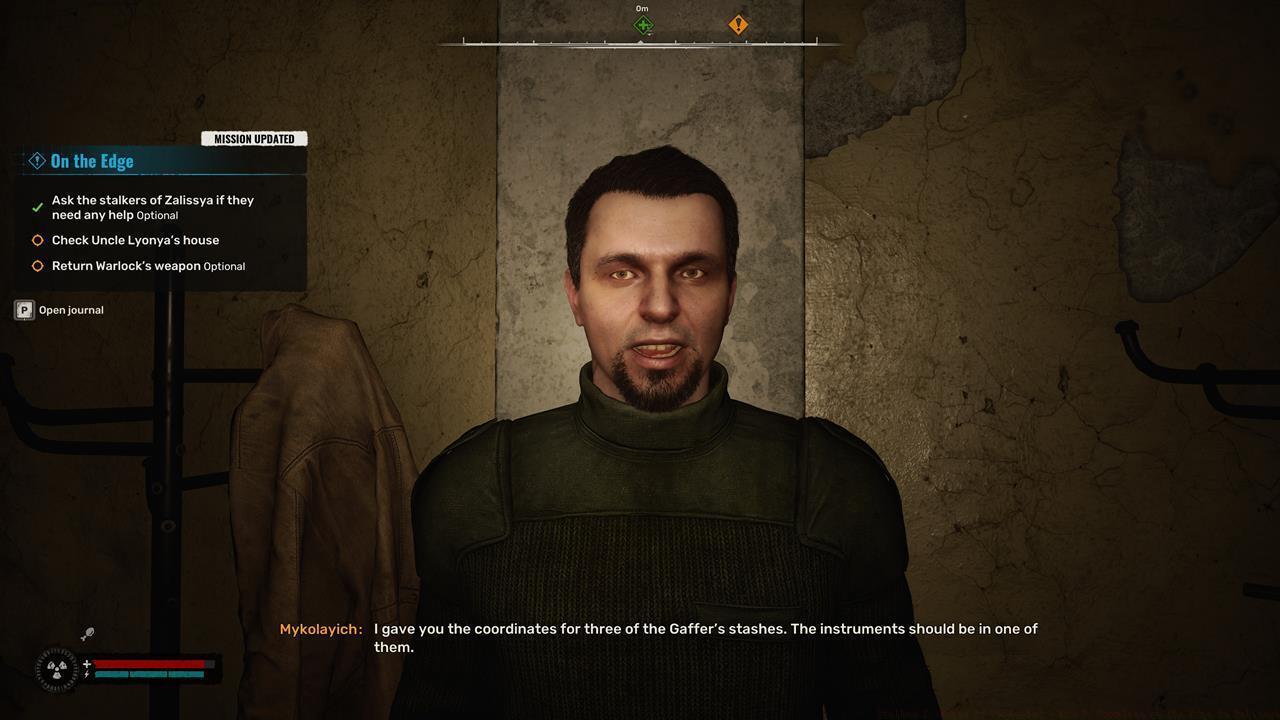Click the radiation Geiger counter dial
1280x720 pixels.
(56, 668)
